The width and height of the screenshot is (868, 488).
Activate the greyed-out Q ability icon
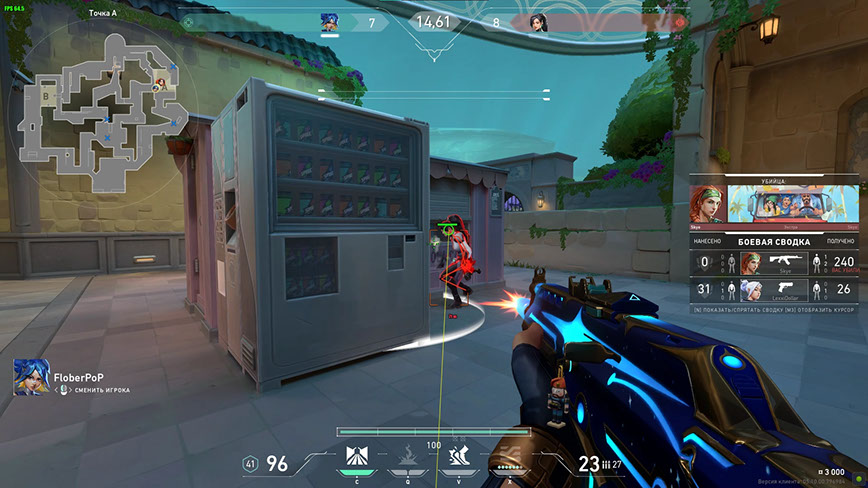(x=409, y=457)
